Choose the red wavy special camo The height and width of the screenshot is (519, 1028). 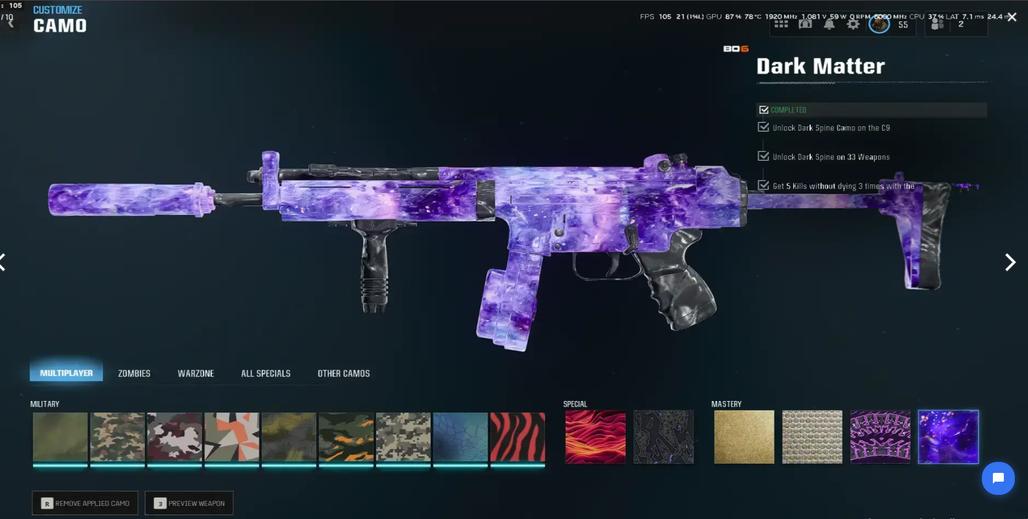click(595, 437)
